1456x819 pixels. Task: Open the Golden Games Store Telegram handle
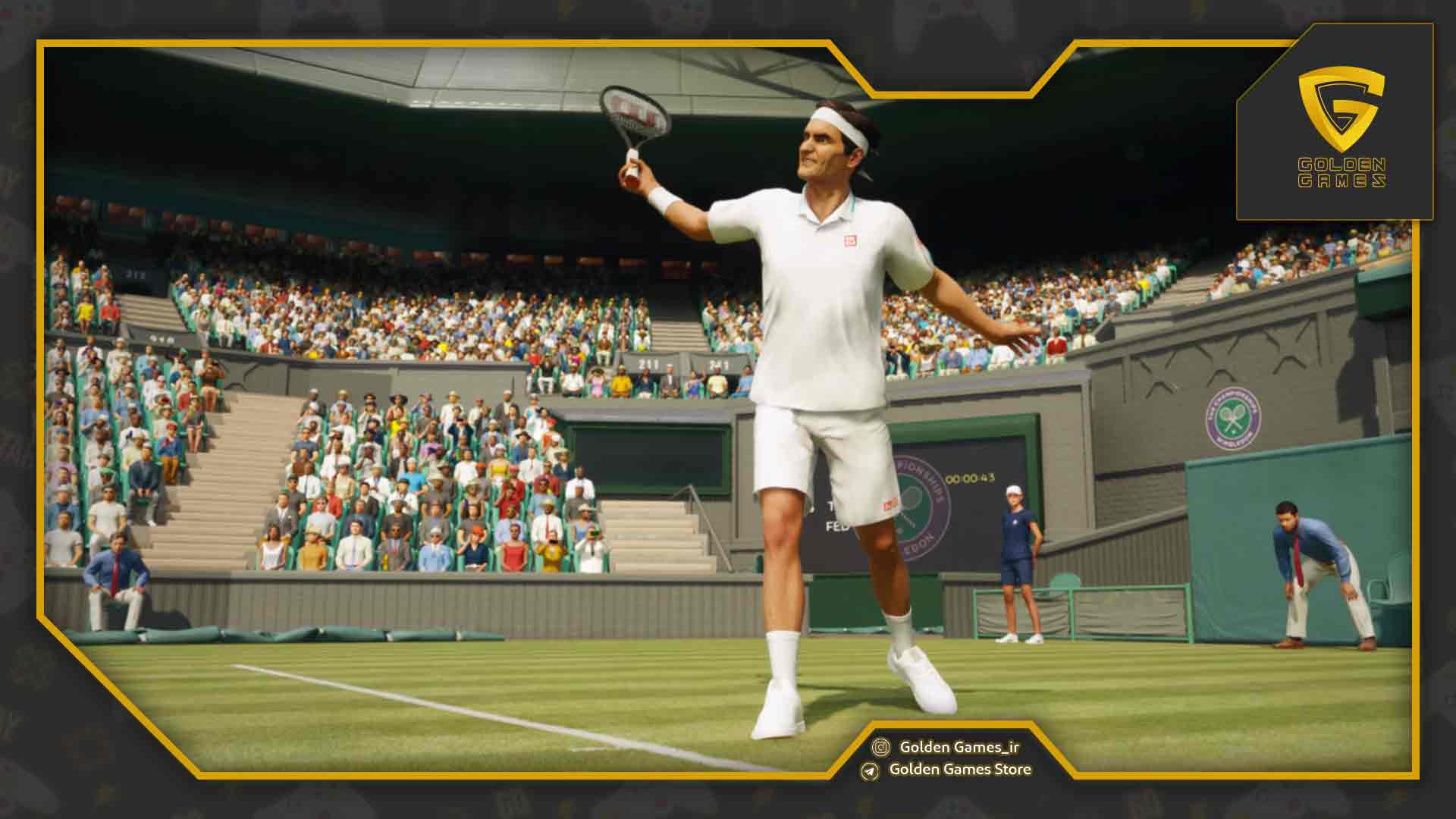959,769
